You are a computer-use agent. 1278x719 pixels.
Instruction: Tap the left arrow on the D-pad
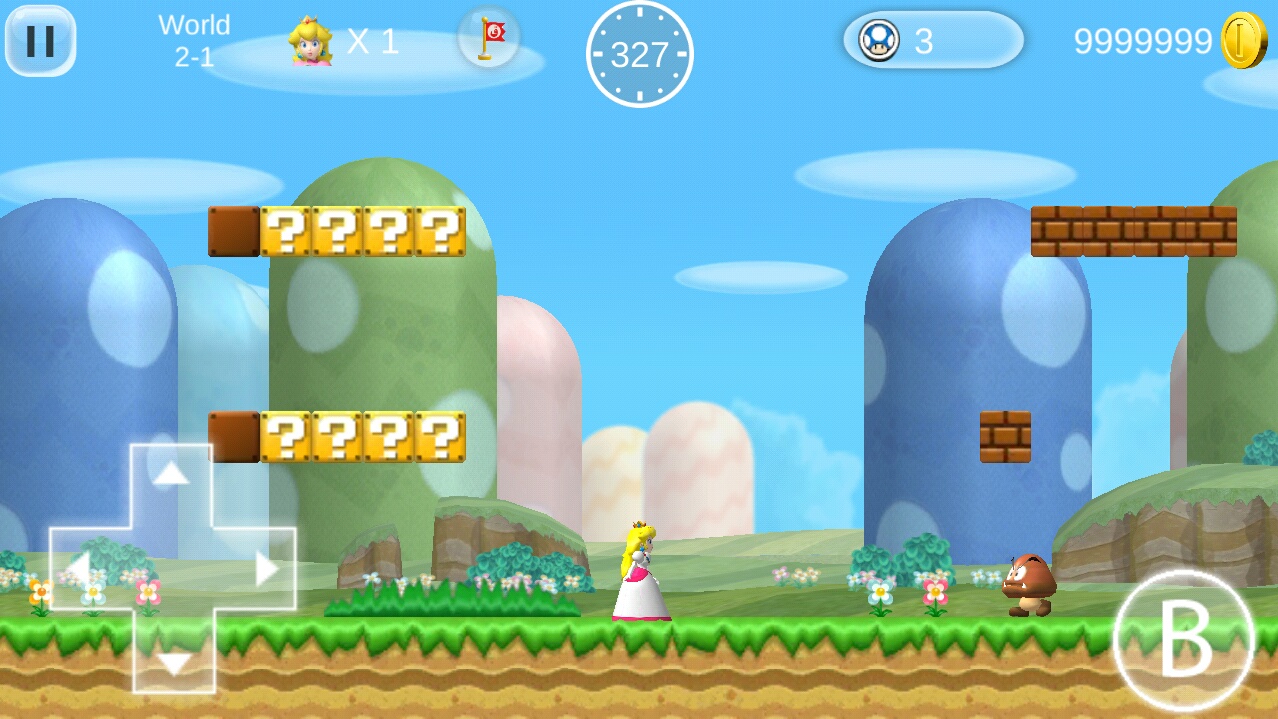pos(78,568)
